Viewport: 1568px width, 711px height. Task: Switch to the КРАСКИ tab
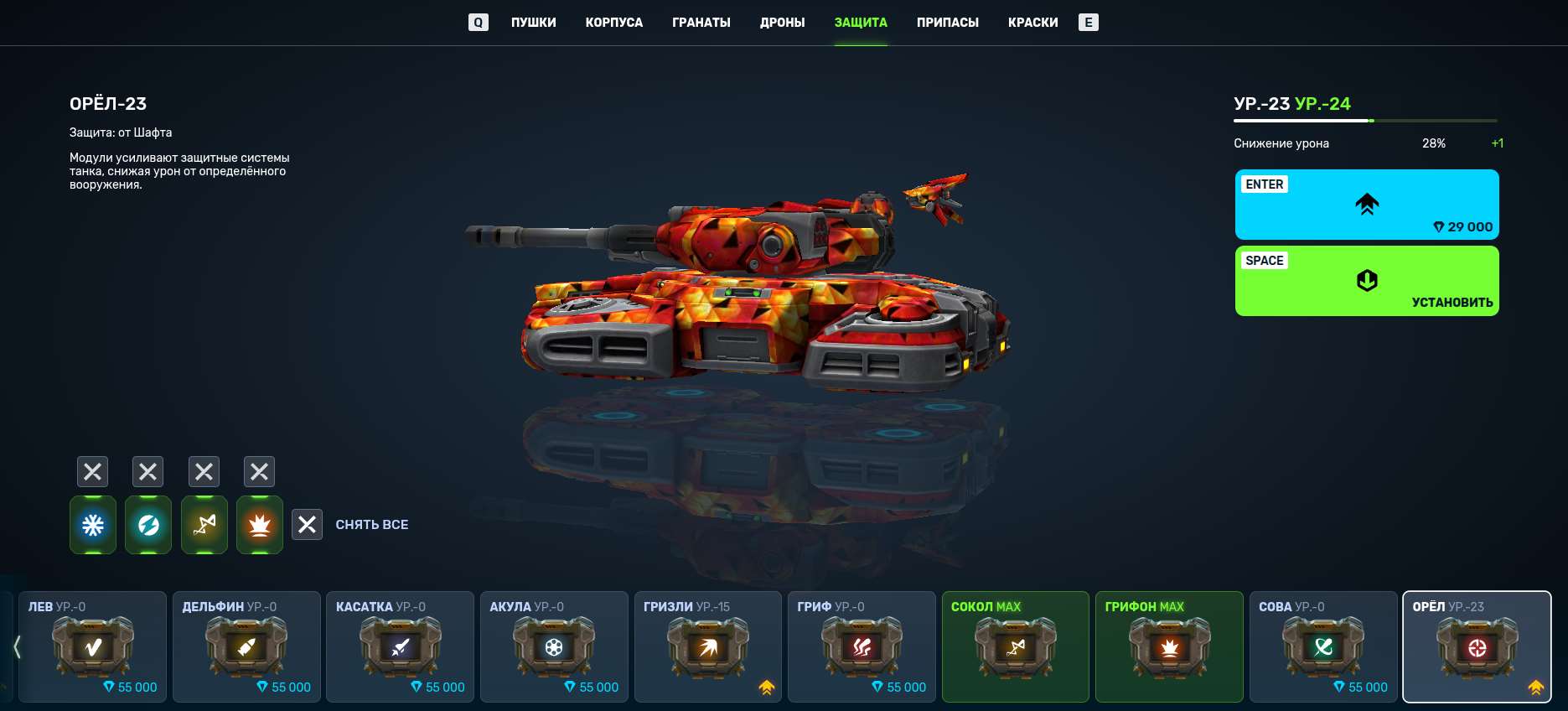click(1032, 22)
